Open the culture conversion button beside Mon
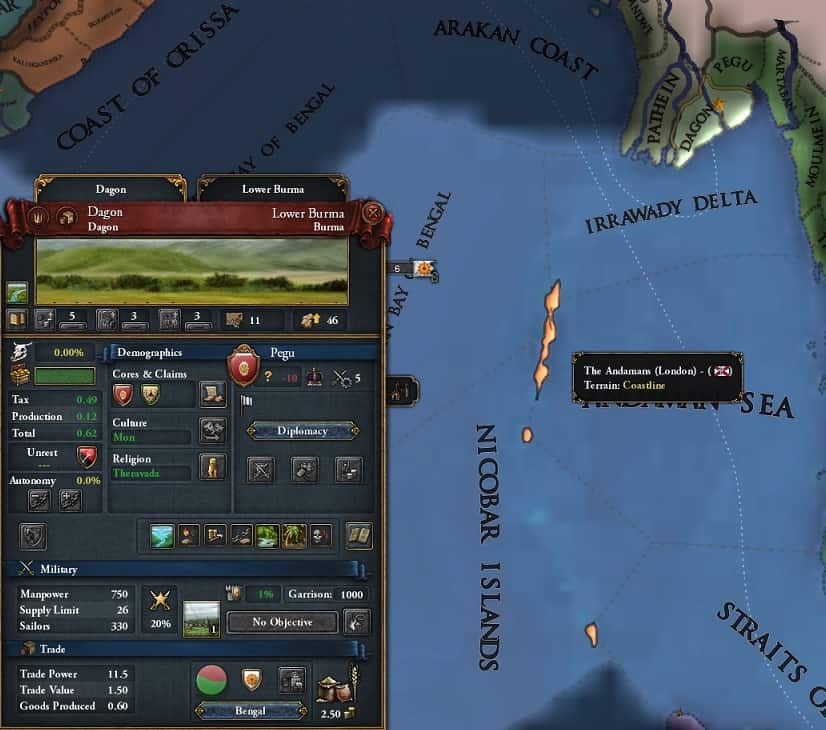This screenshot has width=826, height=730. click(212, 430)
